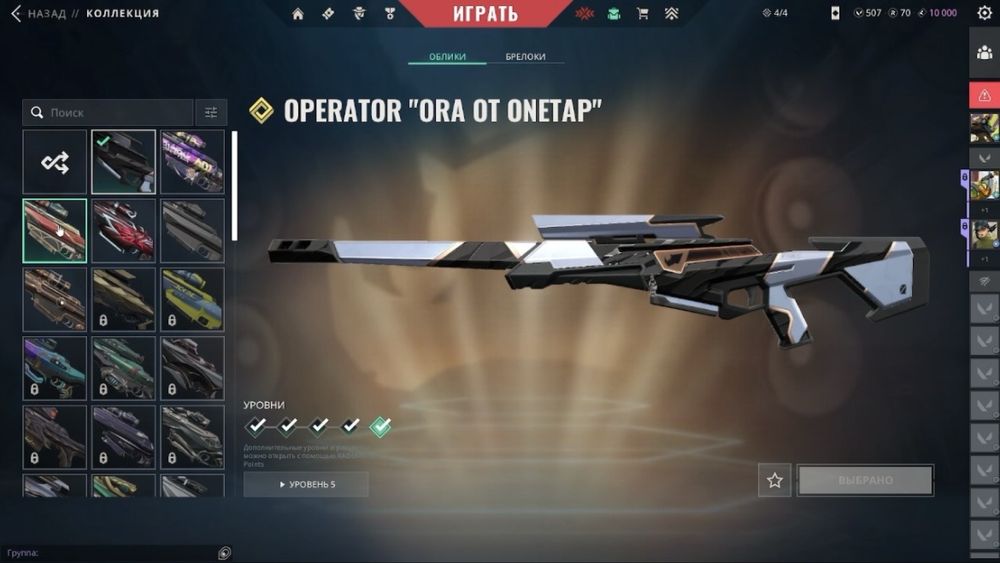
Task: Open the store cart icon
Action: coord(642,14)
